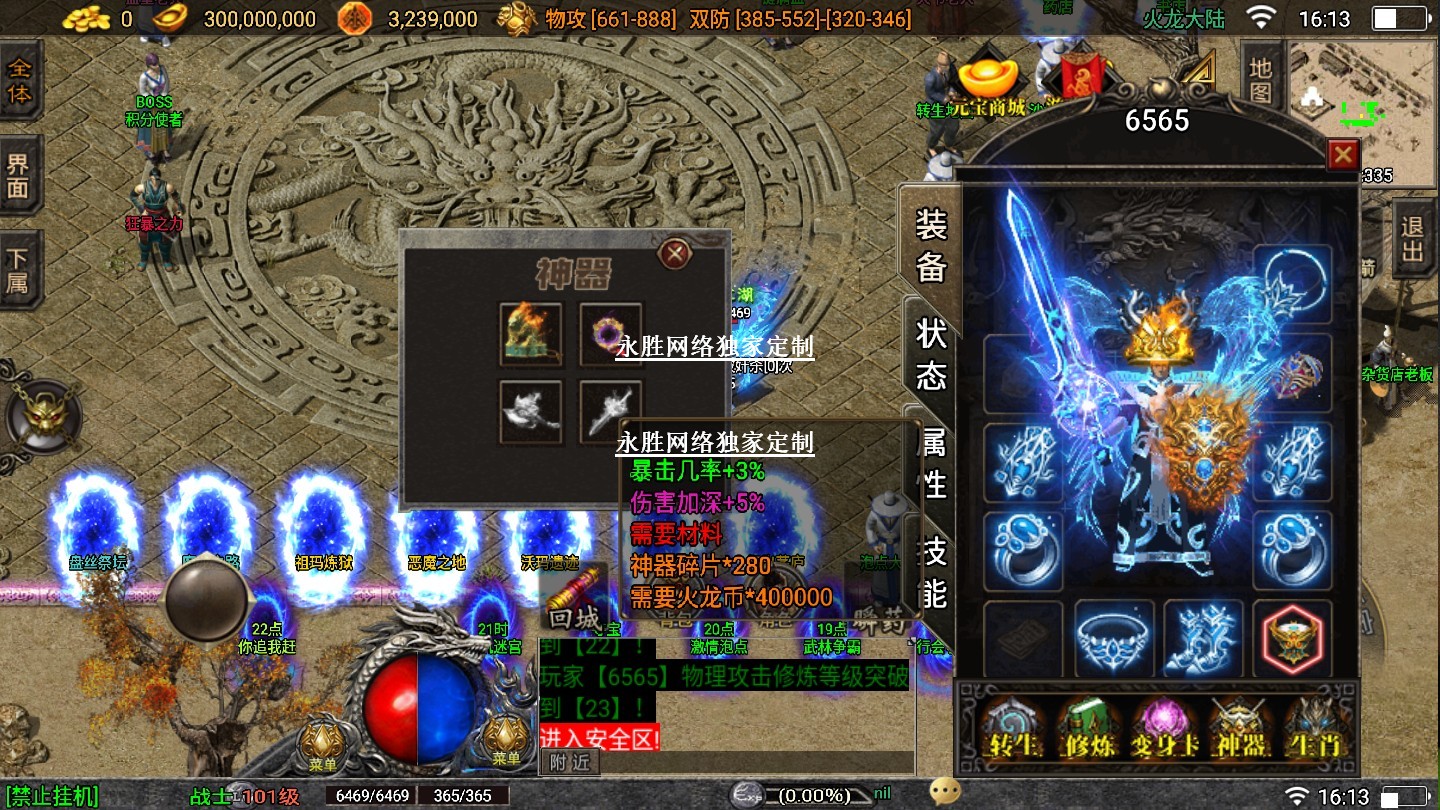Close the character equipment panel
1440x810 pixels.
[1342, 155]
